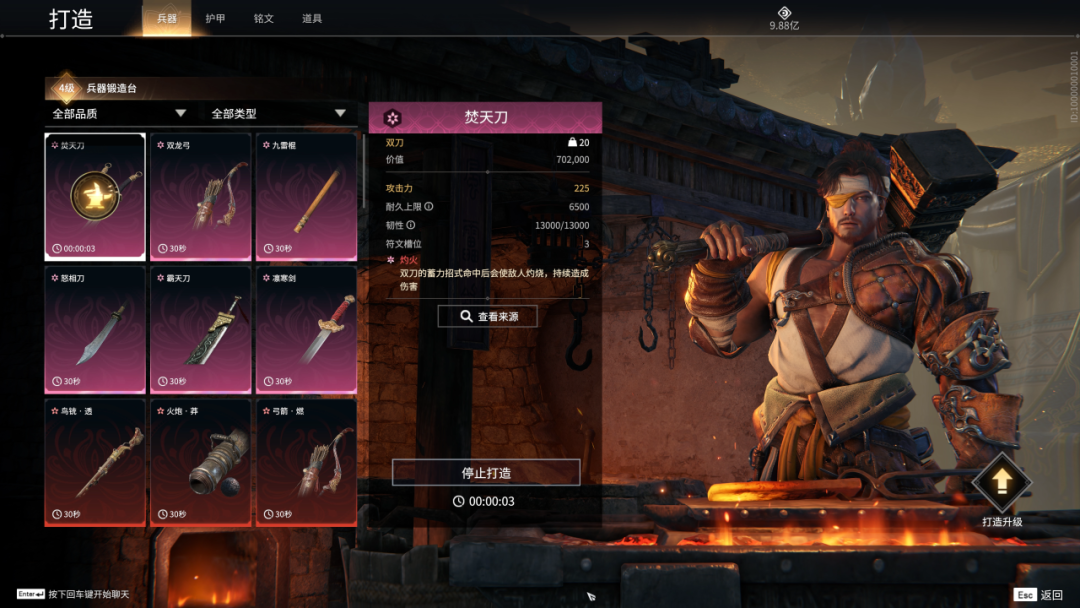Click the 查看来源 button
Viewport: 1080px width, 608px height.
point(487,316)
